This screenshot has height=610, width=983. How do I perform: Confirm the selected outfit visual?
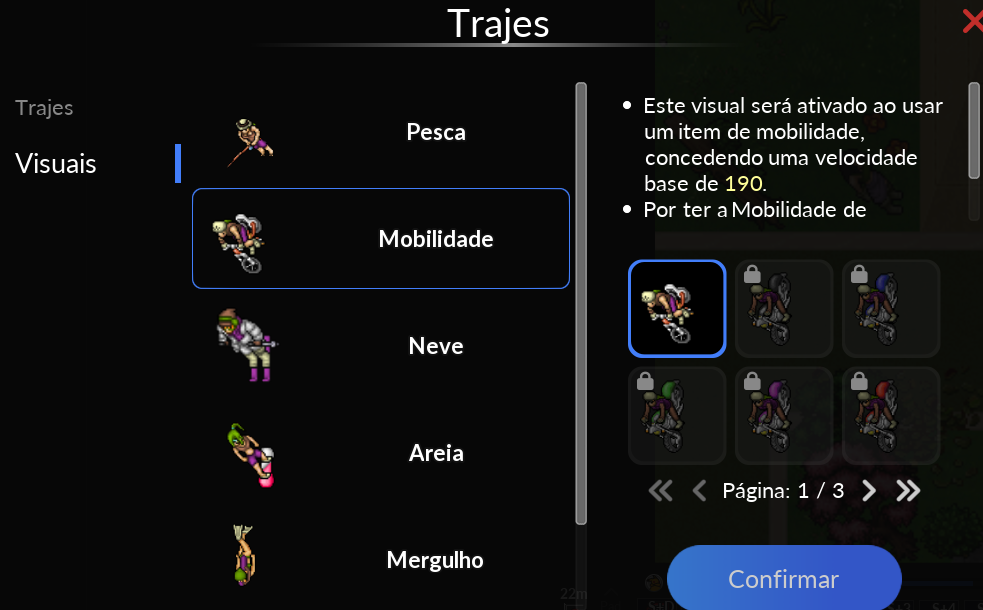point(783,579)
